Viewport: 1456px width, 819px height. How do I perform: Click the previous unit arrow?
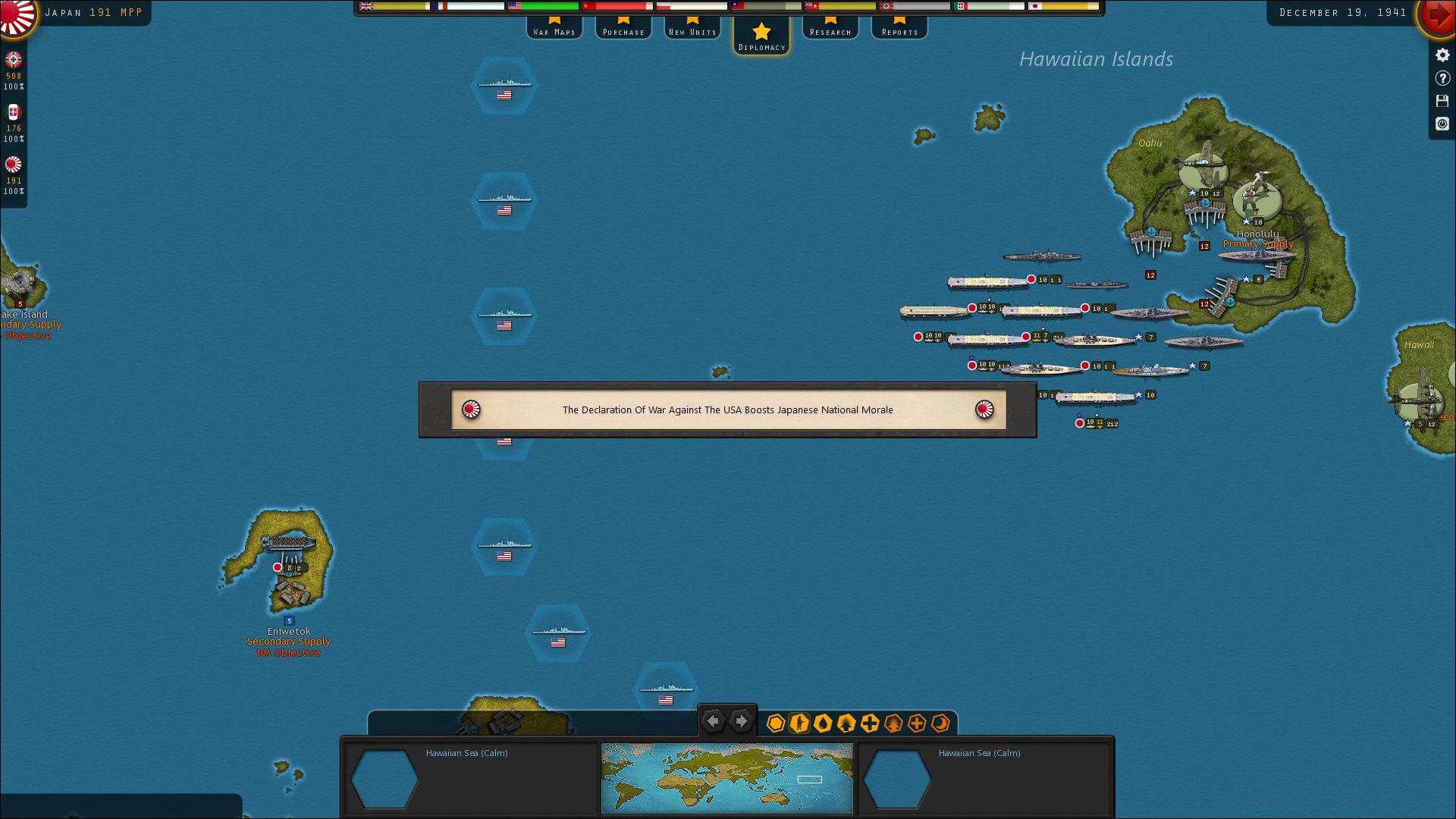(x=713, y=721)
